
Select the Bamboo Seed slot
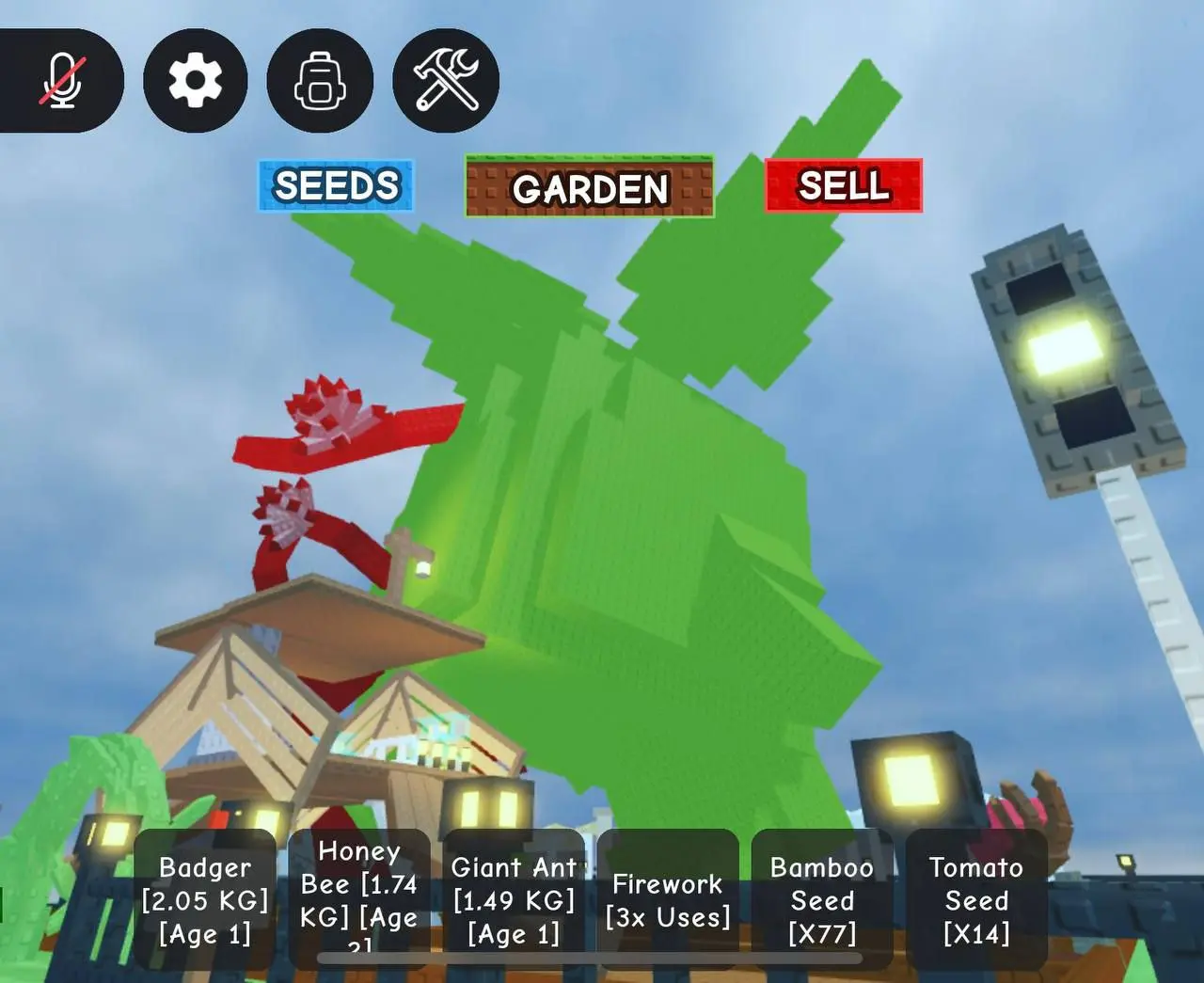[822, 898]
